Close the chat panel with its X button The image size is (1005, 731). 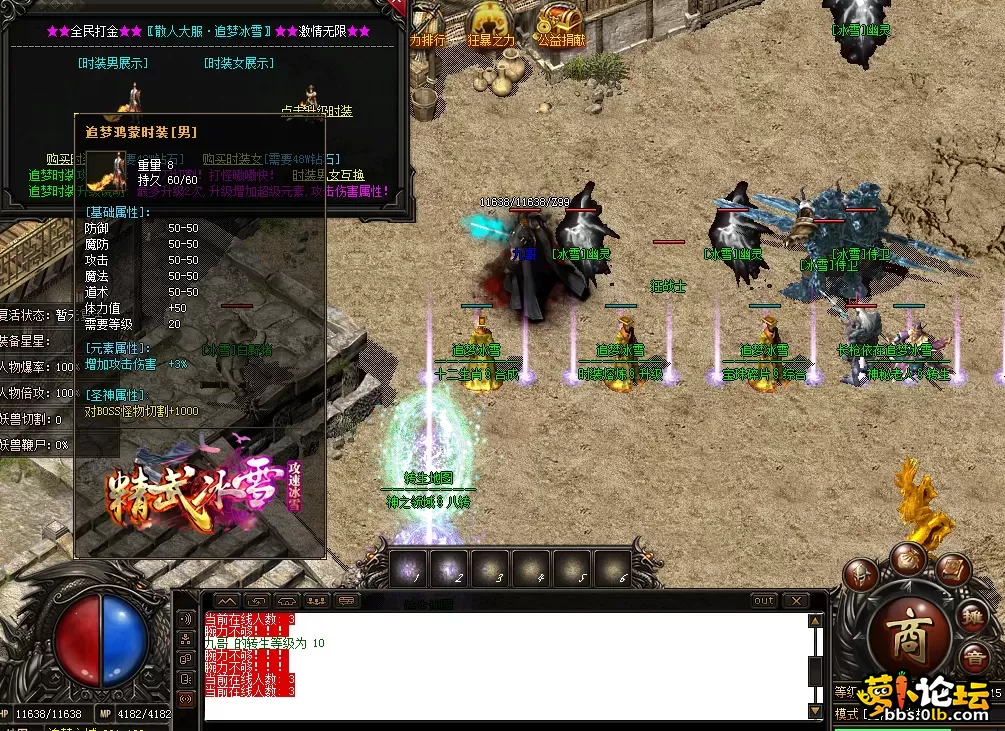pyautogui.click(x=795, y=601)
